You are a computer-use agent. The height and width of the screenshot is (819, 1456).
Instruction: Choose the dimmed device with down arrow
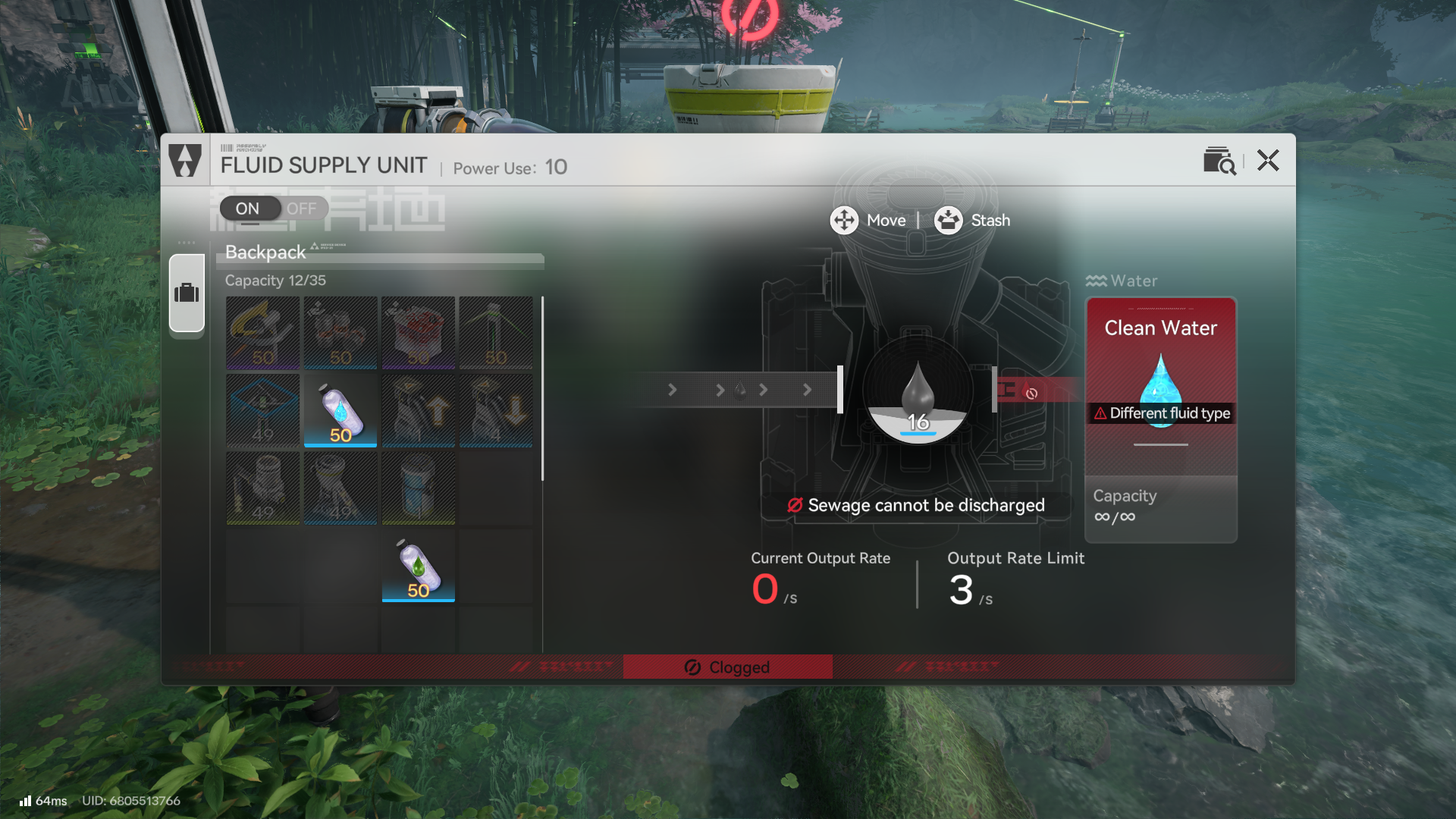(496, 410)
